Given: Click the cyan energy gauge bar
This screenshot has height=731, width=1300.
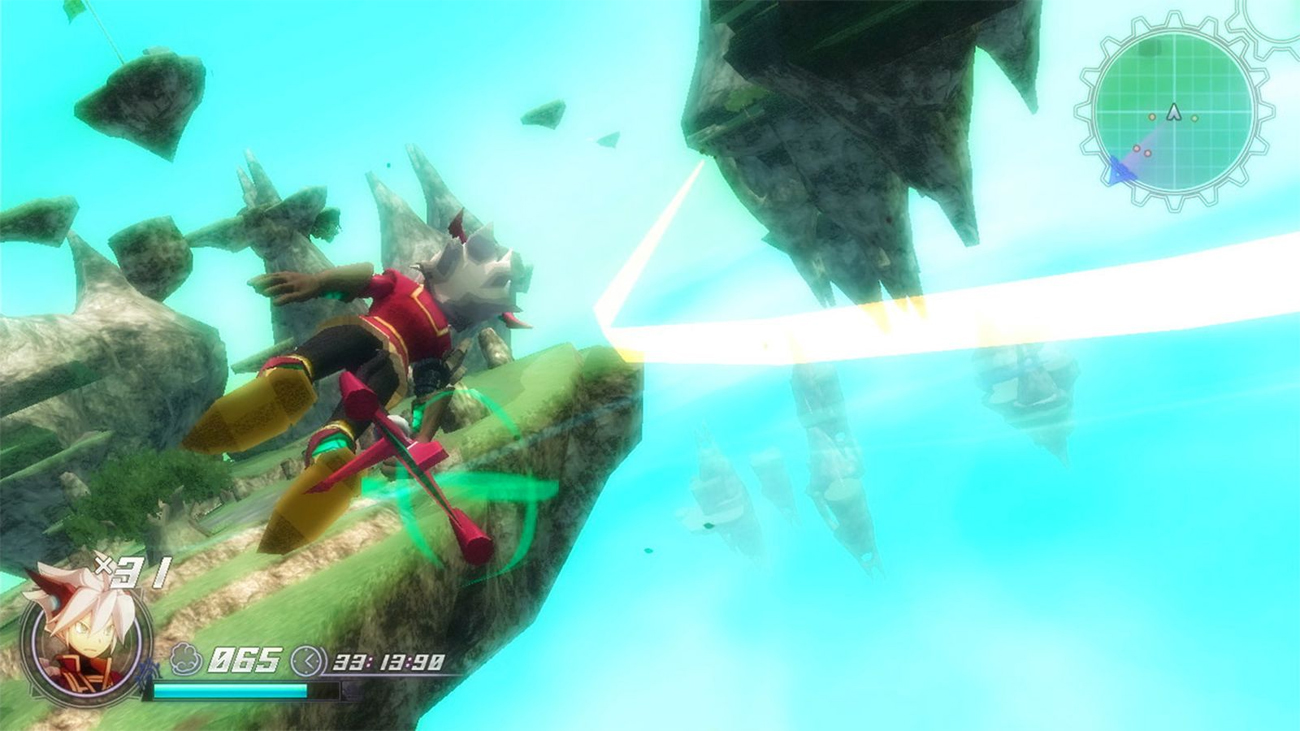Looking at the screenshot, I should pyautogui.click(x=231, y=690).
